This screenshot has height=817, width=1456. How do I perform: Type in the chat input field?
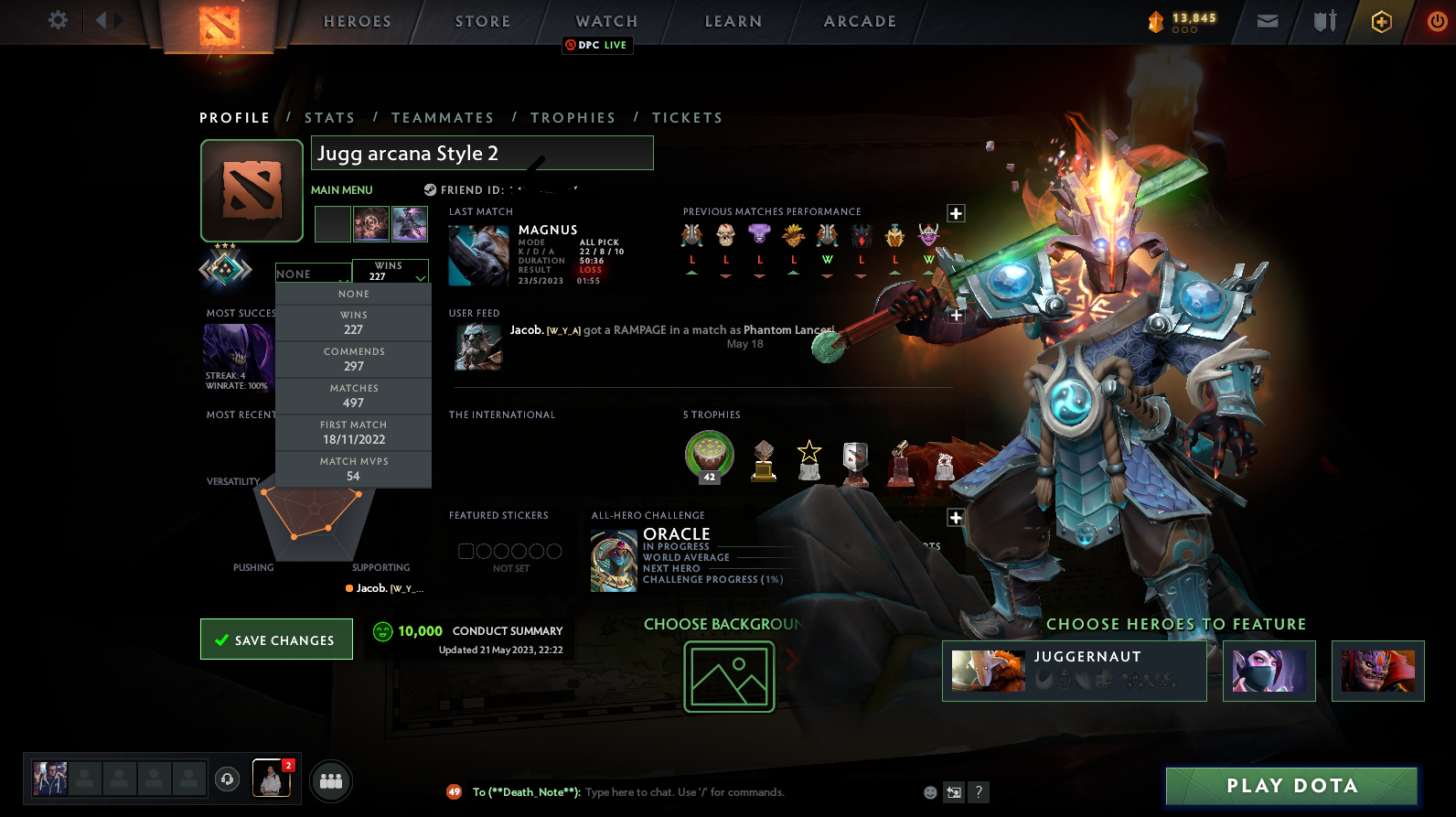[x=686, y=792]
